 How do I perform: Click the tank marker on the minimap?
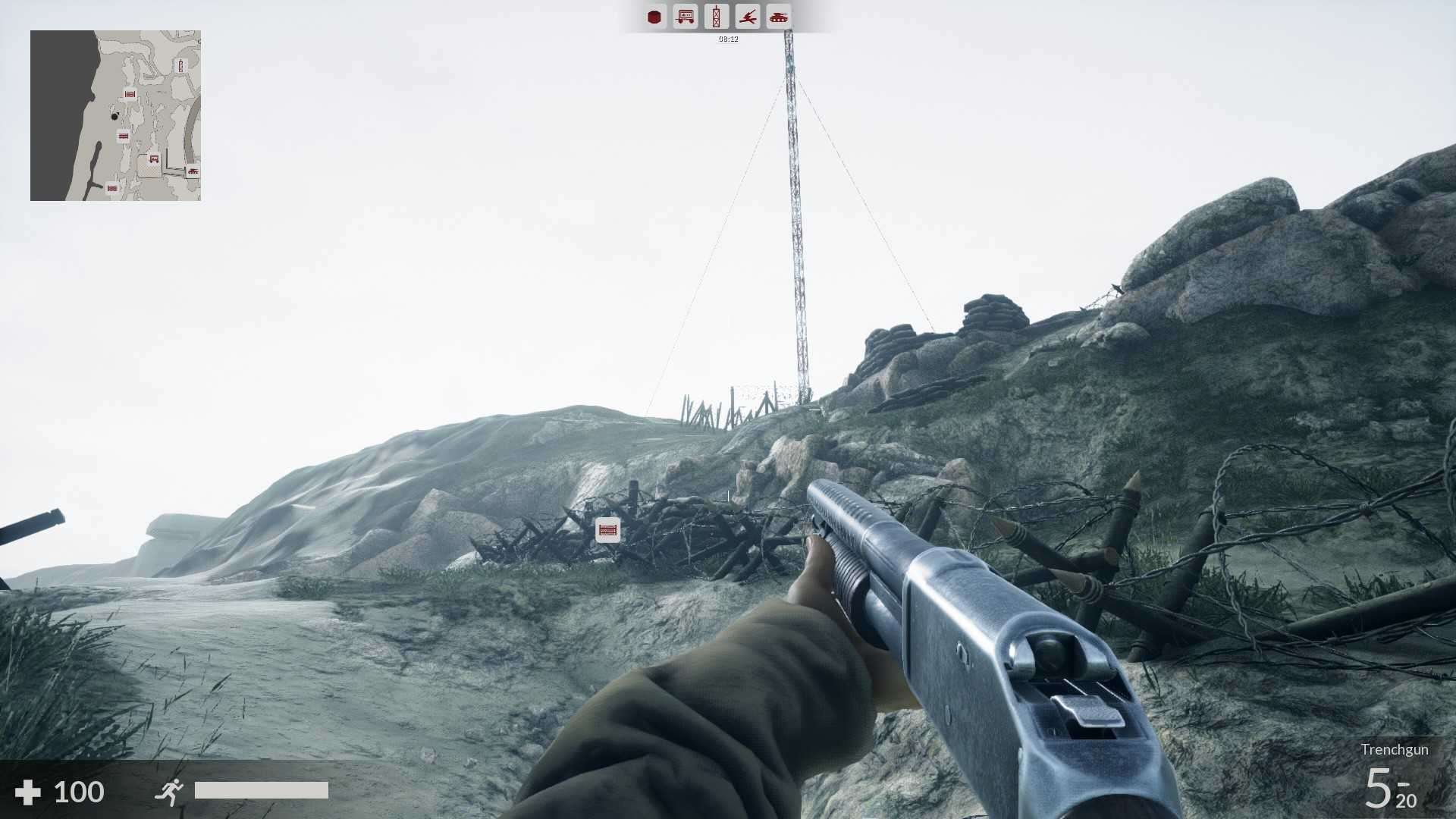[193, 171]
